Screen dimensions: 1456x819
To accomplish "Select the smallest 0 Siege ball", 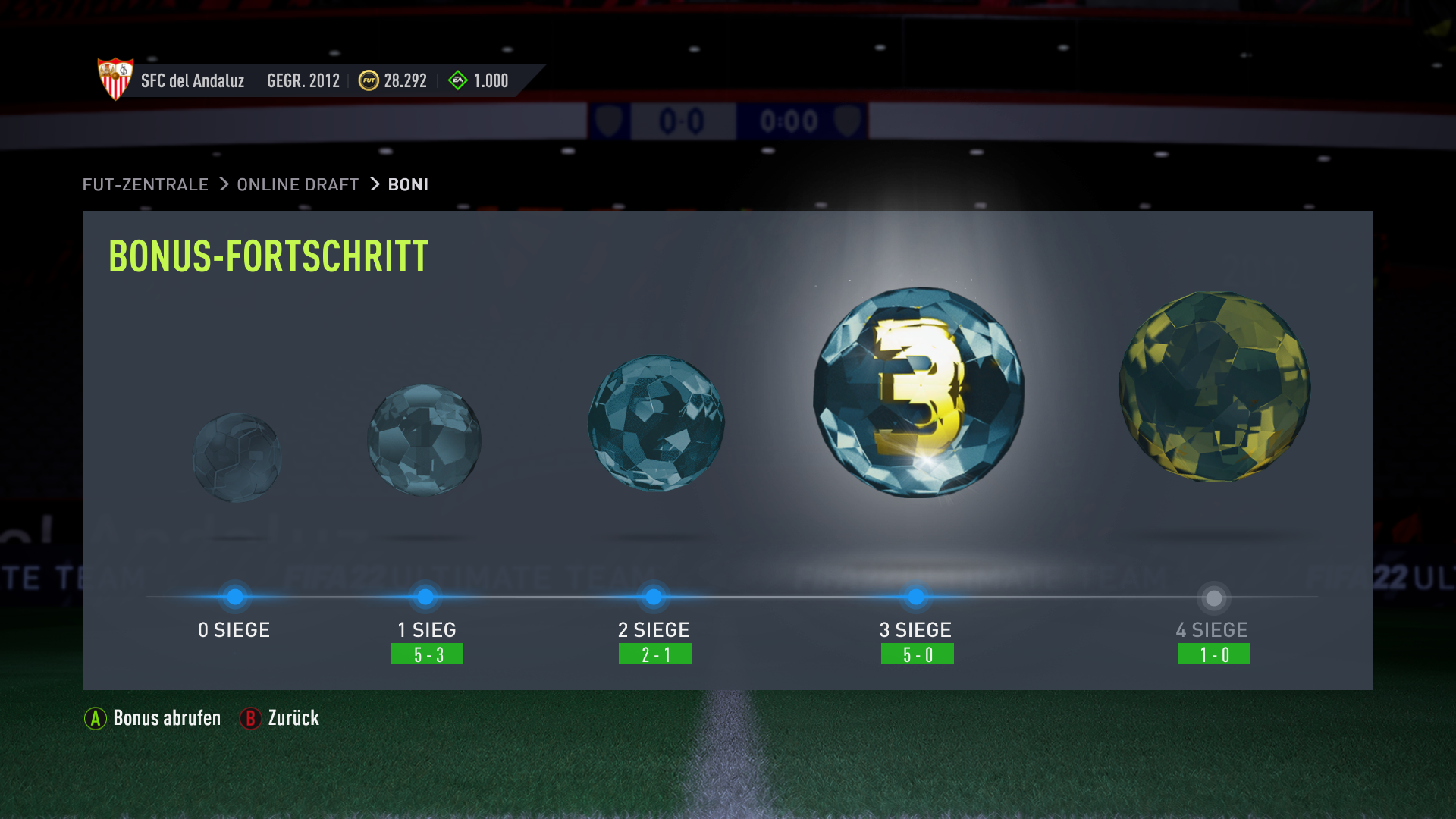I will (x=237, y=457).
